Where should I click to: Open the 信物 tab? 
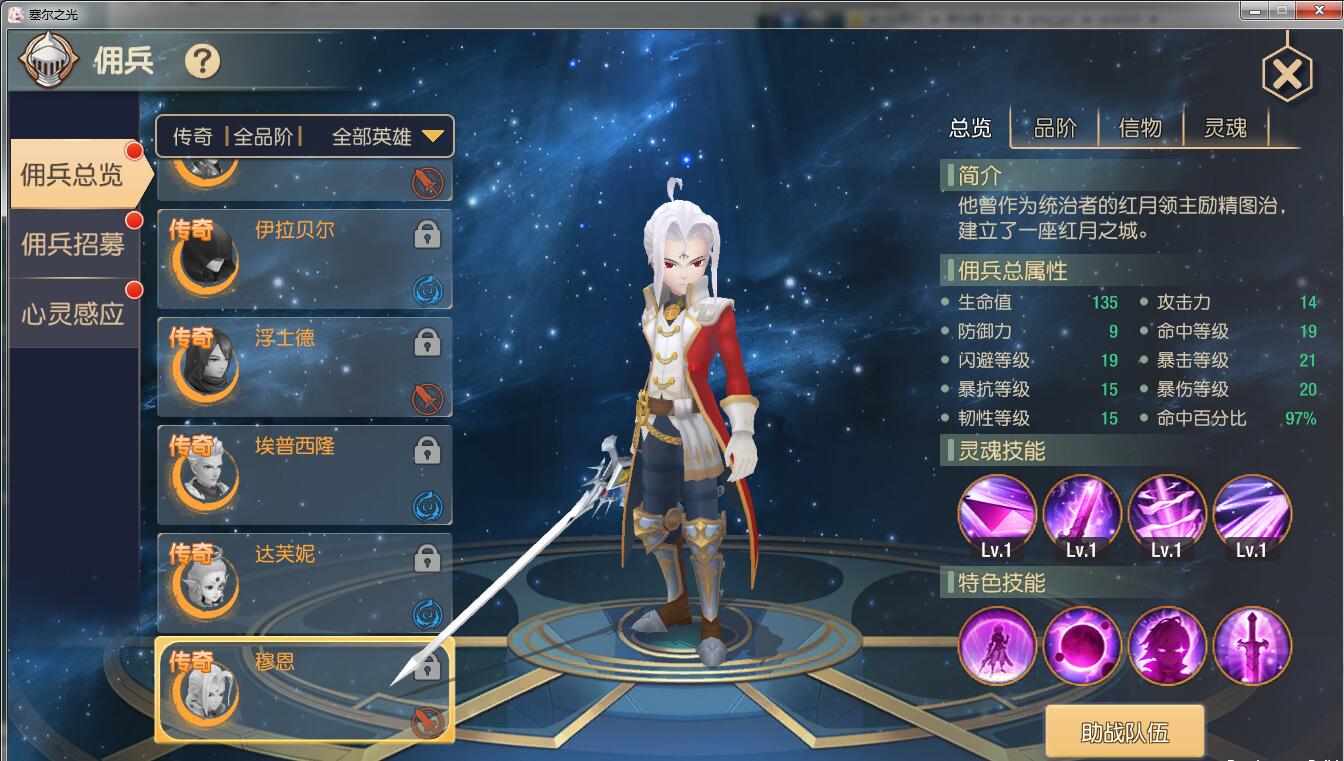tap(1140, 128)
